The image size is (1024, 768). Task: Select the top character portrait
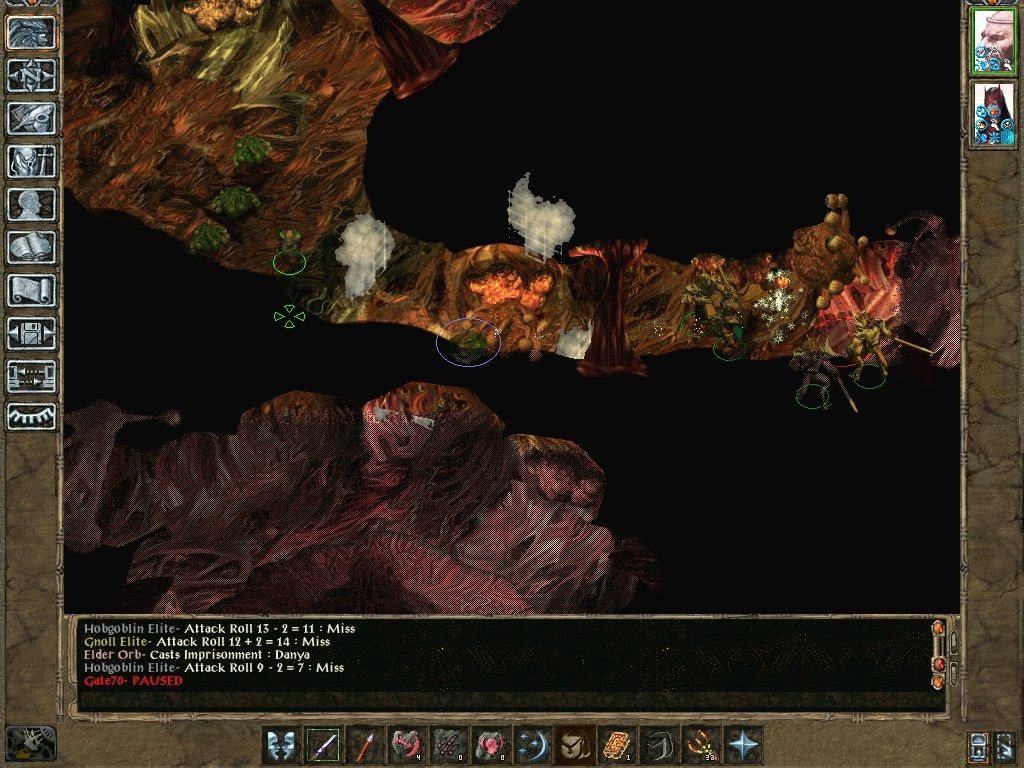993,42
